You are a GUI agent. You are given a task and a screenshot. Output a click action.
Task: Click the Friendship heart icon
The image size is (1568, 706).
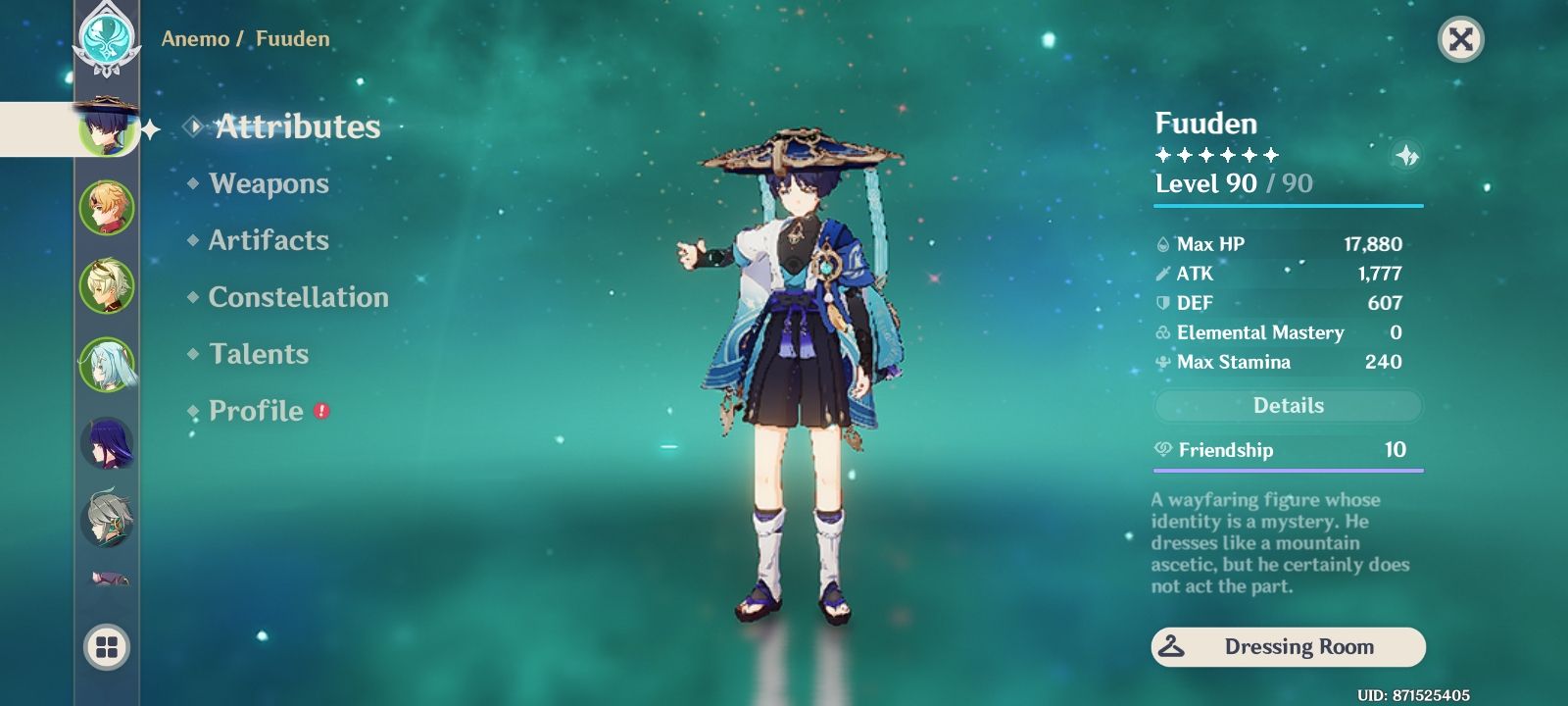1161,450
